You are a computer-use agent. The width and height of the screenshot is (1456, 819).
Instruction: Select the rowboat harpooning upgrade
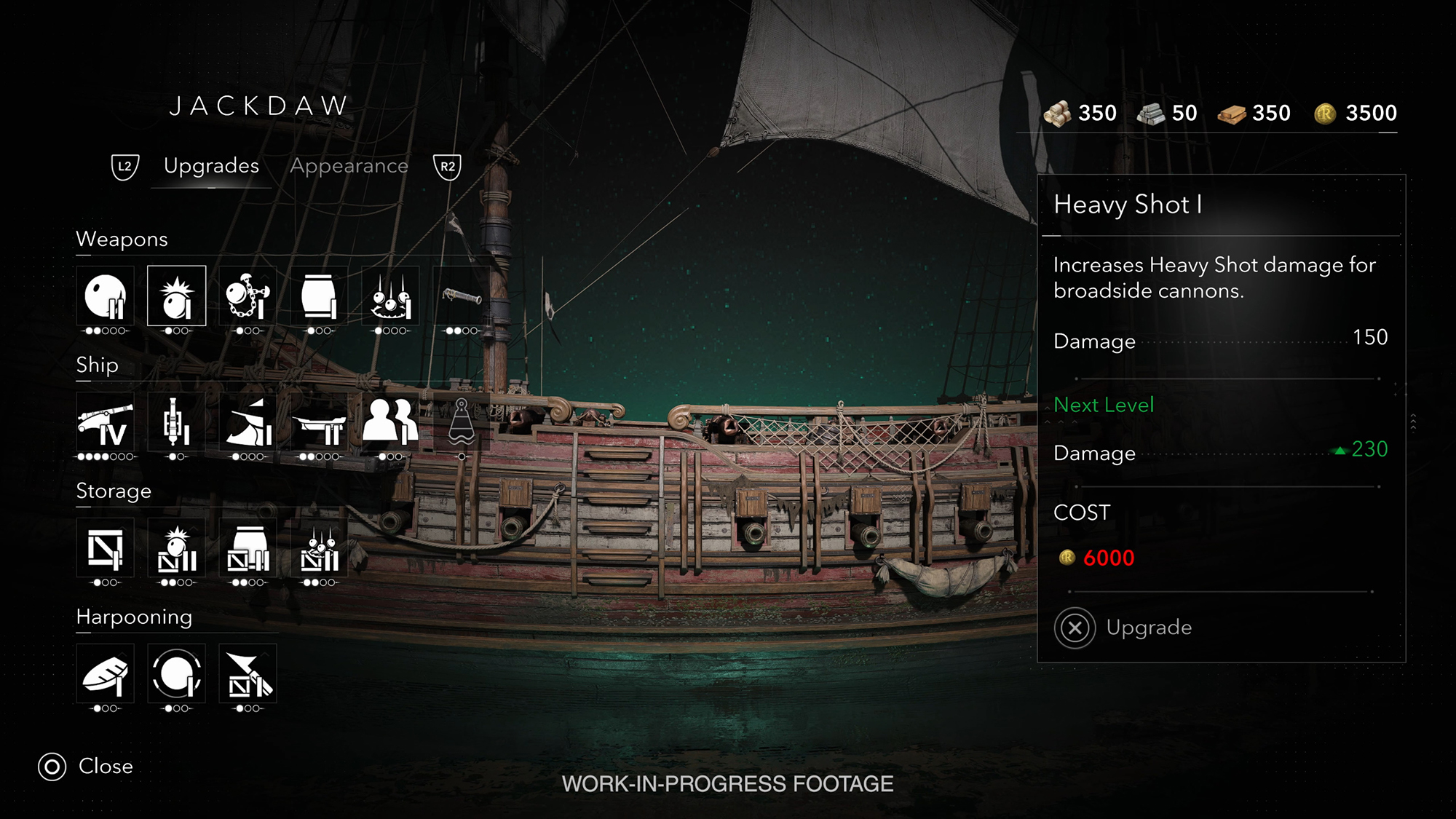coord(106,674)
